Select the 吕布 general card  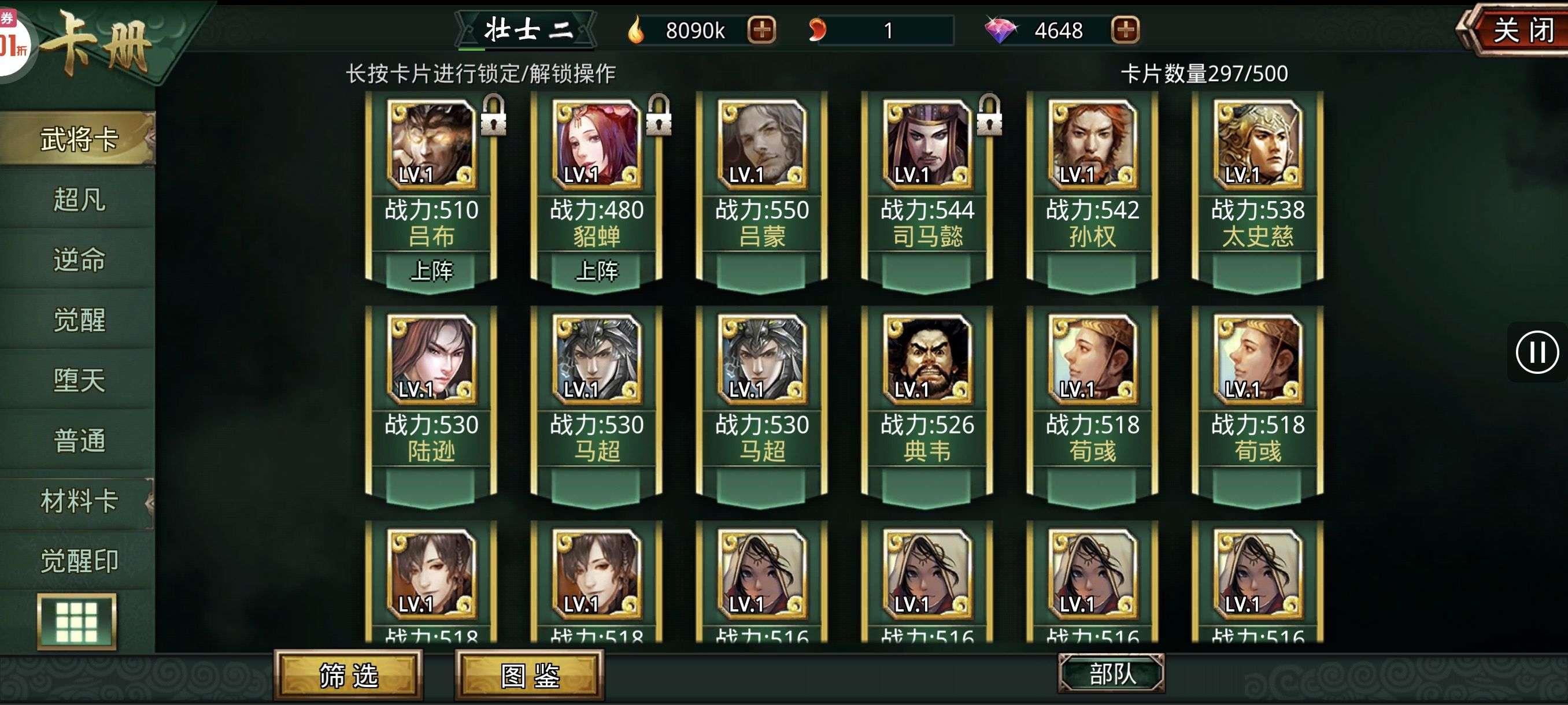431,183
